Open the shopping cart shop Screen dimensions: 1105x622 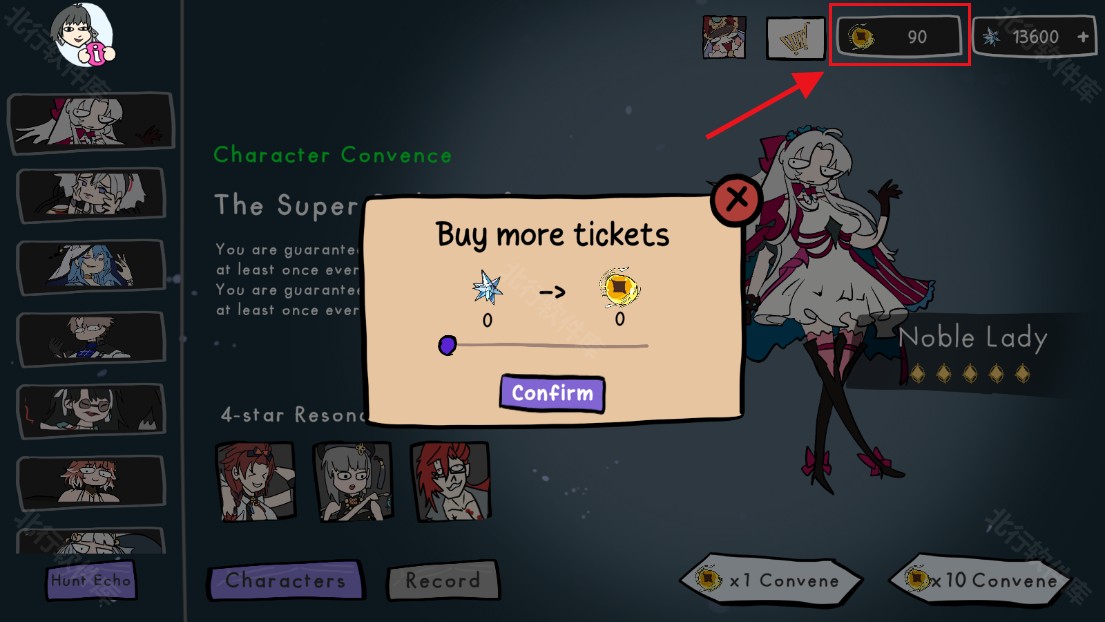(795, 38)
